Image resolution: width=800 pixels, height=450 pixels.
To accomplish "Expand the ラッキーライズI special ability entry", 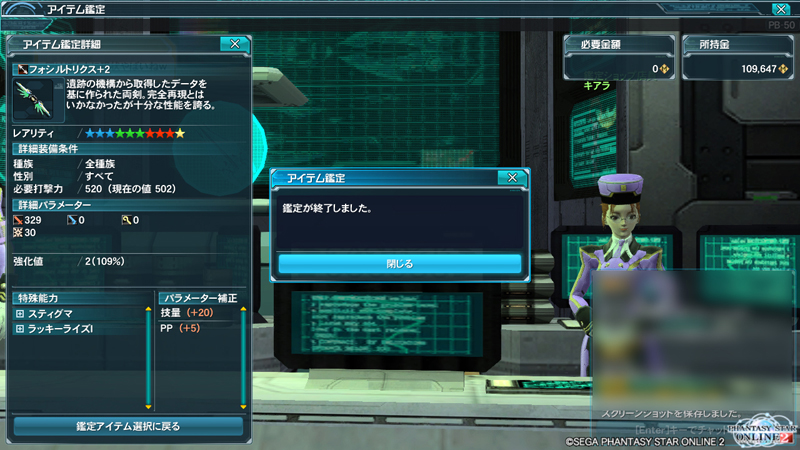I will click(19, 329).
